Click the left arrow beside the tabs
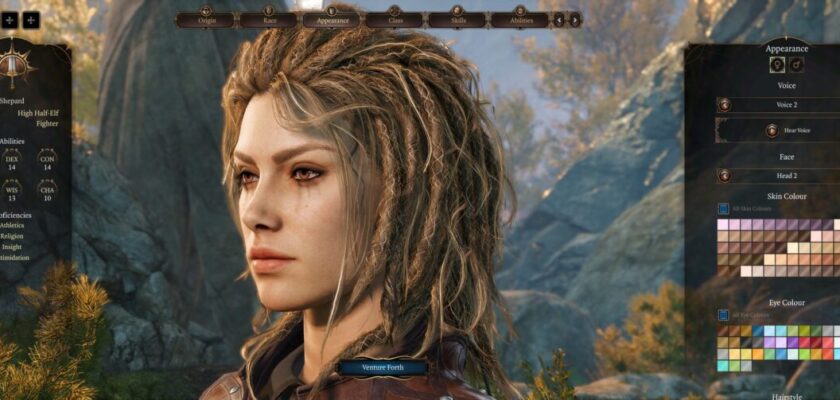840x400 pixels. pyautogui.click(x=559, y=19)
